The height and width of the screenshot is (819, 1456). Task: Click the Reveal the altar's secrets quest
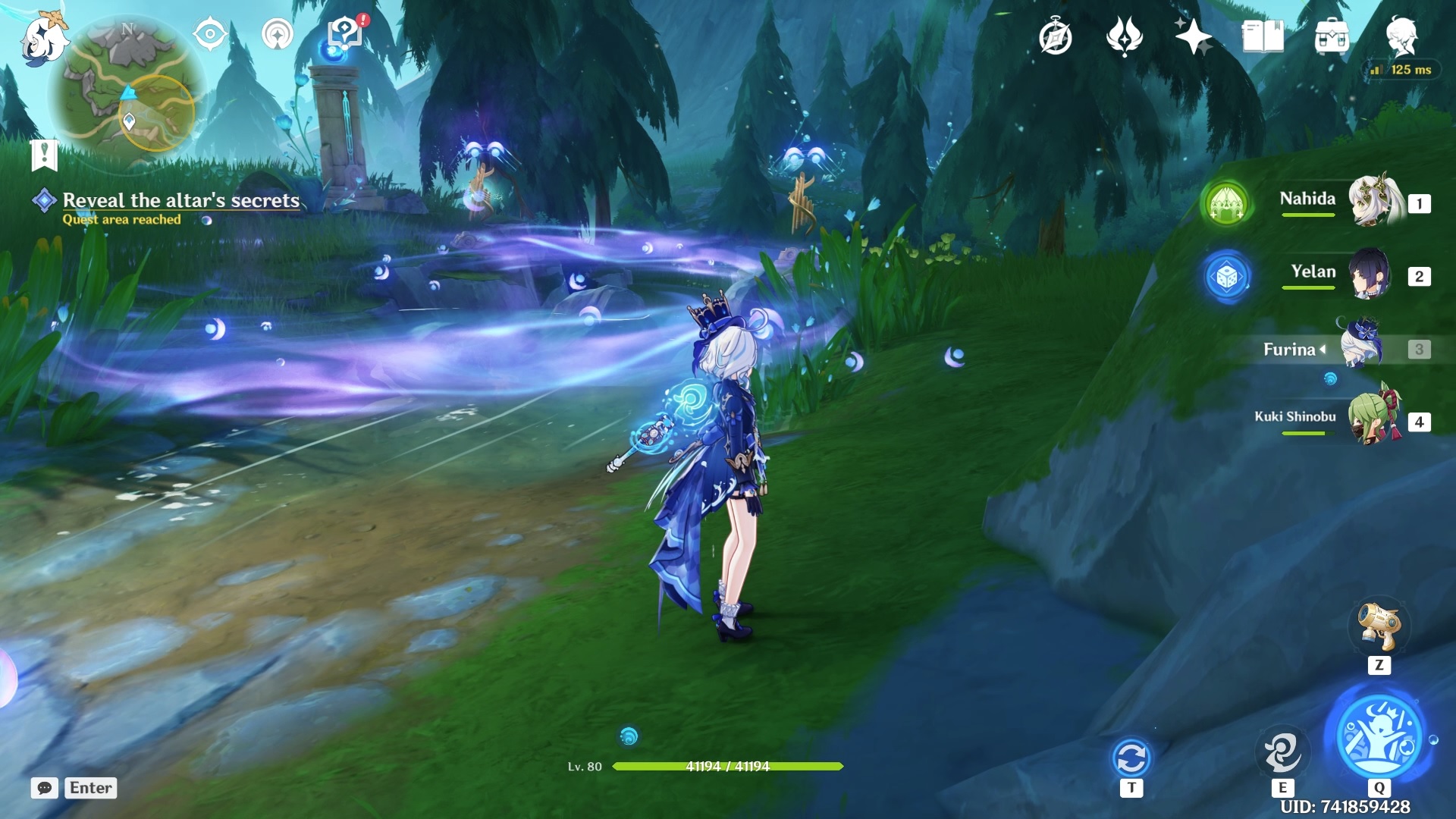click(182, 201)
